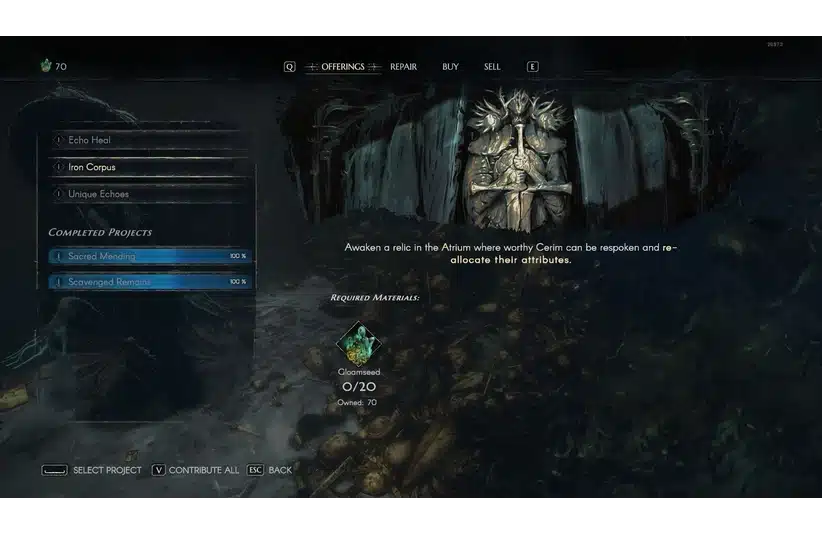
Task: Select the Unique Echoes project
Action: tap(148, 194)
